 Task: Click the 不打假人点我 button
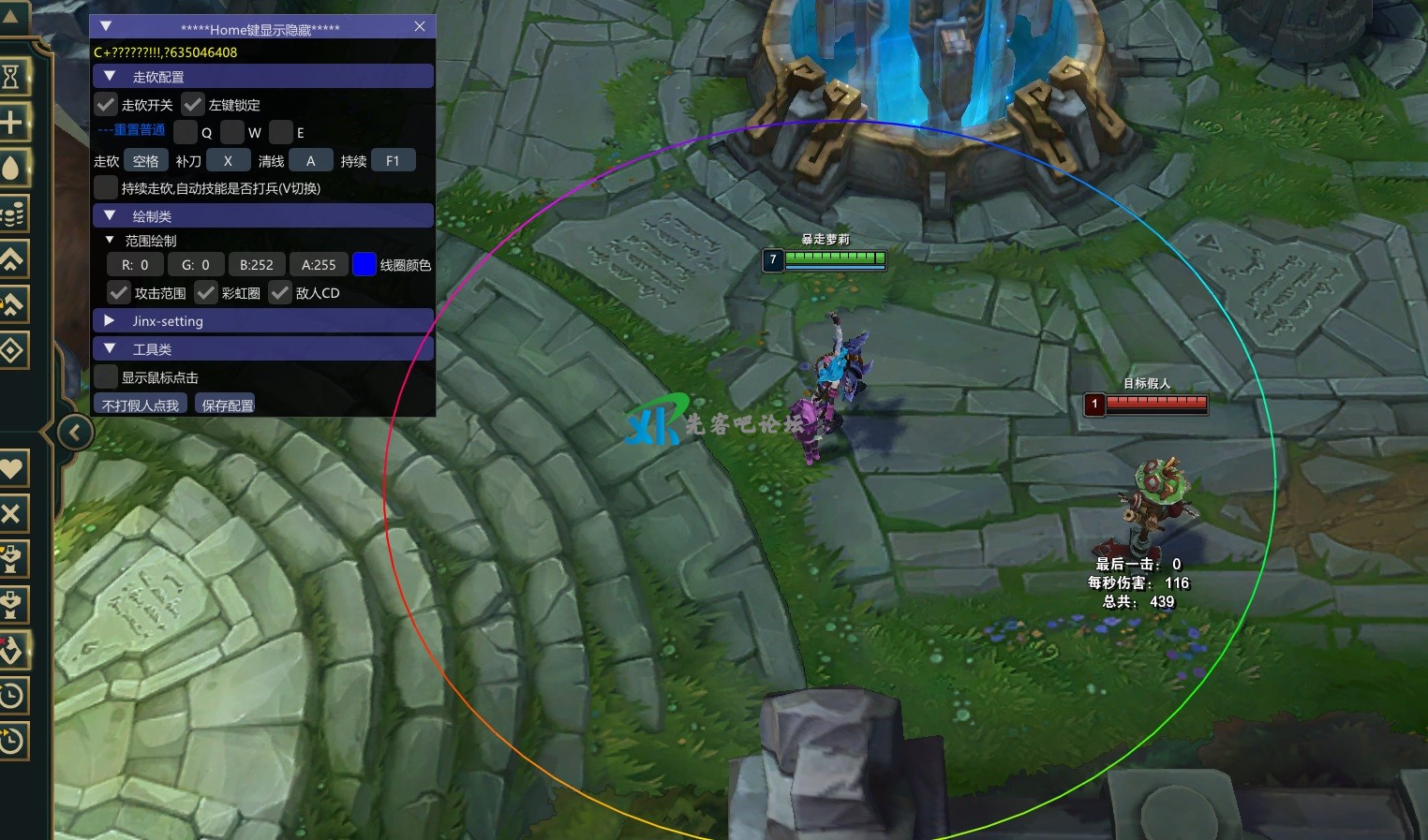(x=141, y=405)
